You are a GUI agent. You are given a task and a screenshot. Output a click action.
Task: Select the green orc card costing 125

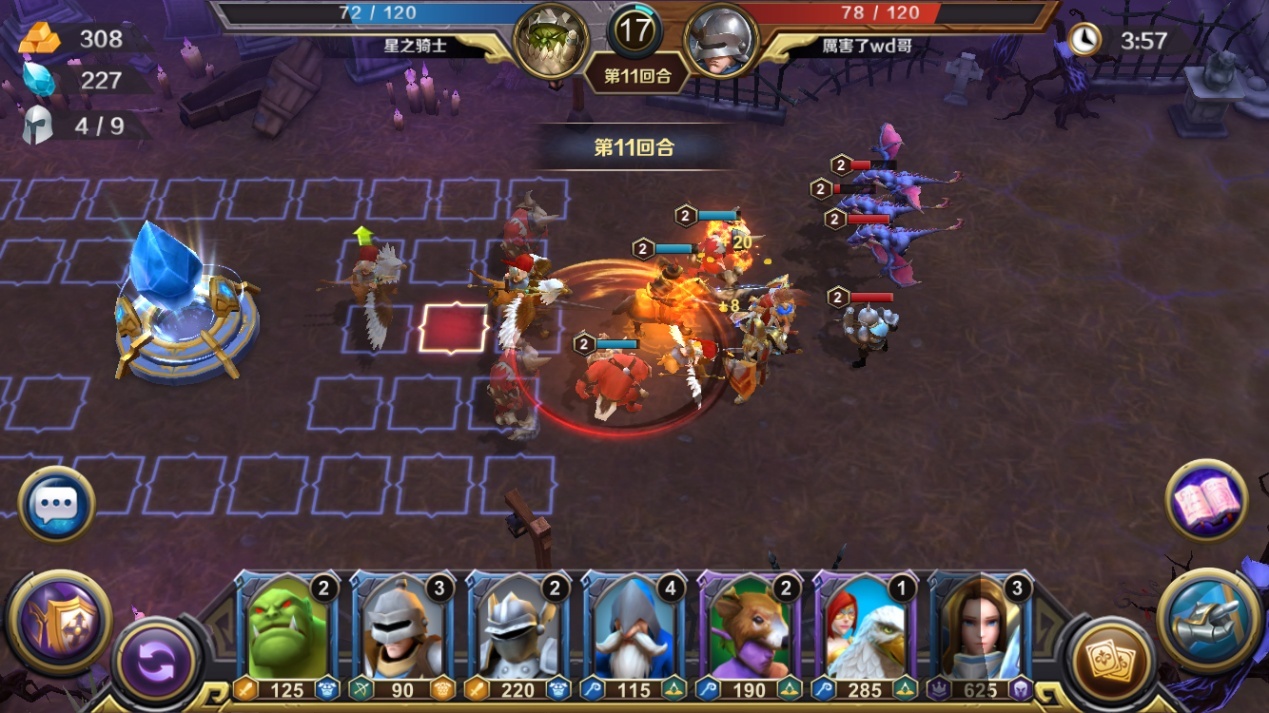(x=286, y=635)
